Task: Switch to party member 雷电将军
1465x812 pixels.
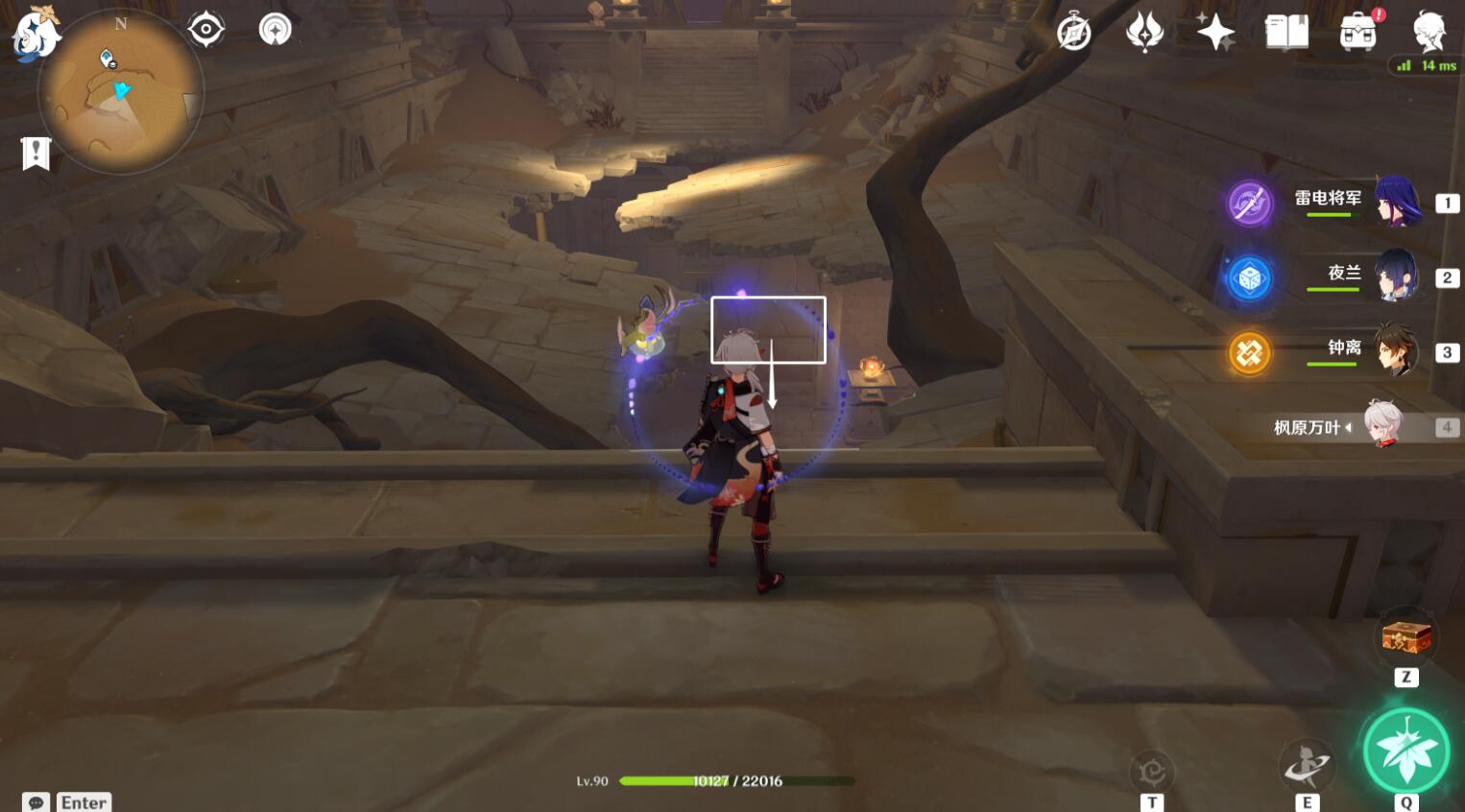Action: click(1397, 202)
